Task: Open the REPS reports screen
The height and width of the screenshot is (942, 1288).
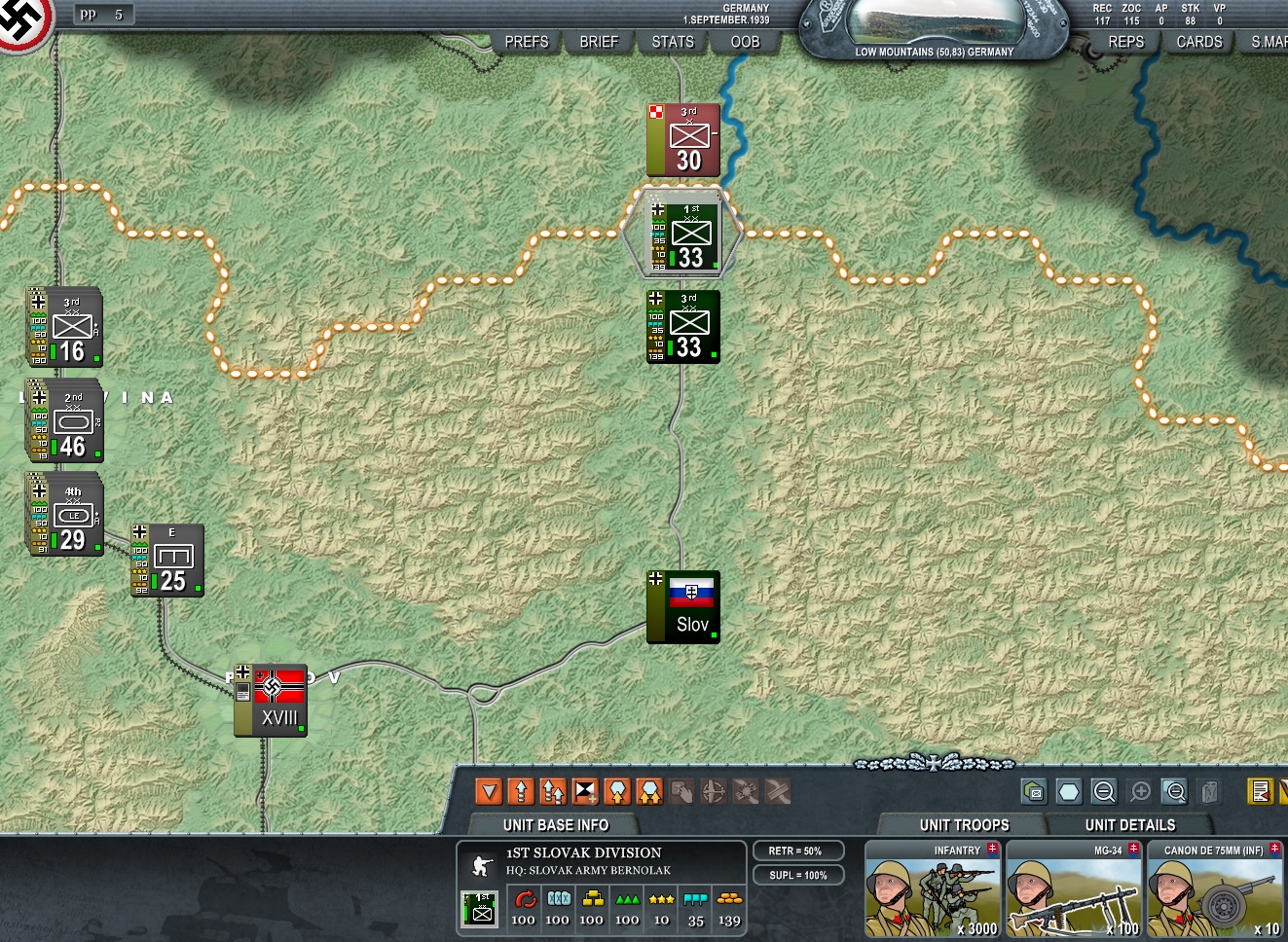Action: (x=1126, y=42)
